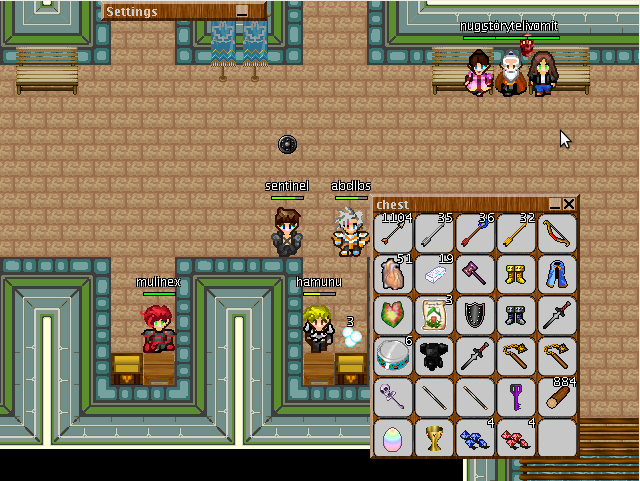Select the purple key slot
The width and height of the screenshot is (640, 481).
(x=516, y=397)
